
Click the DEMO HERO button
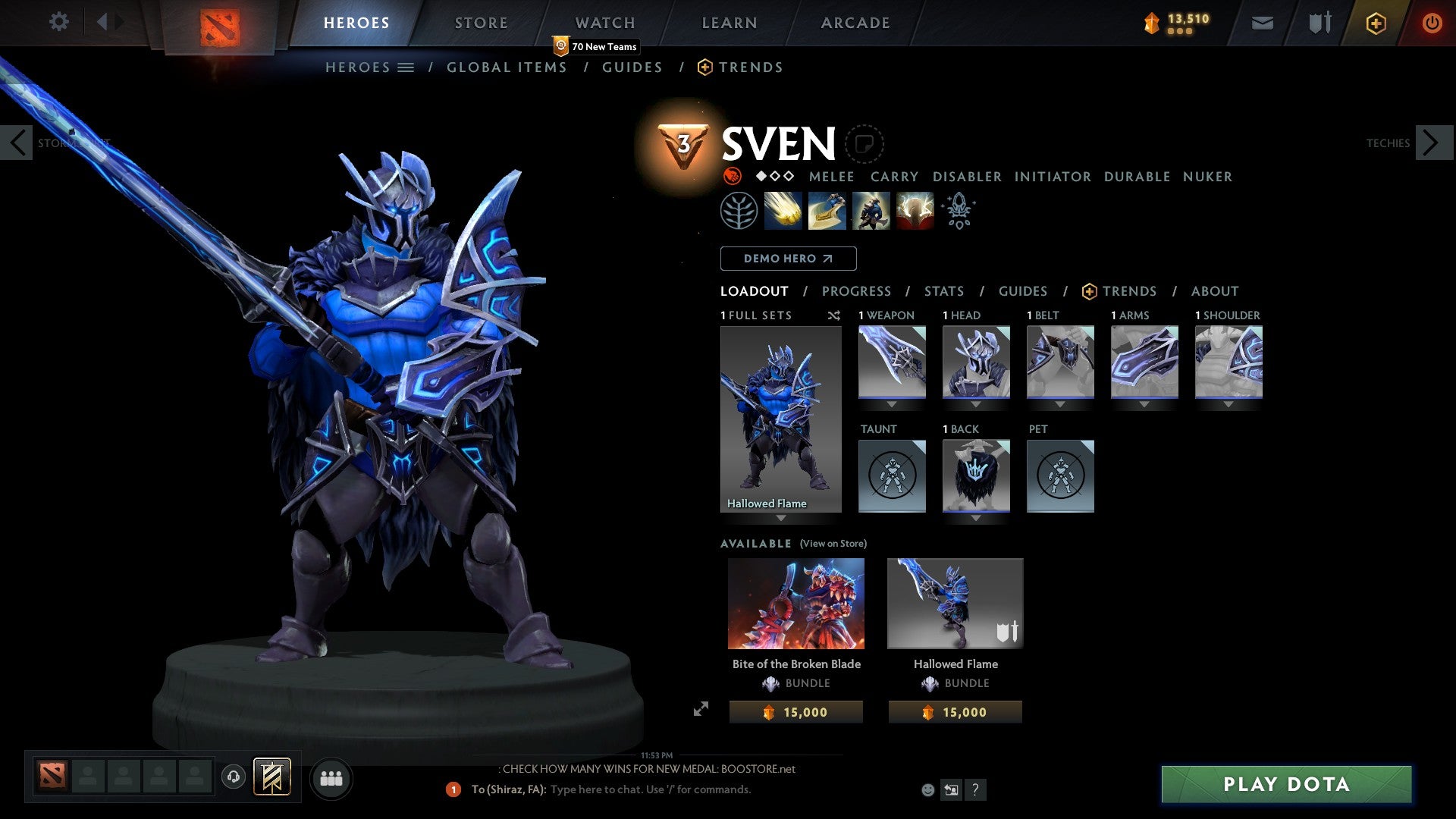point(788,259)
